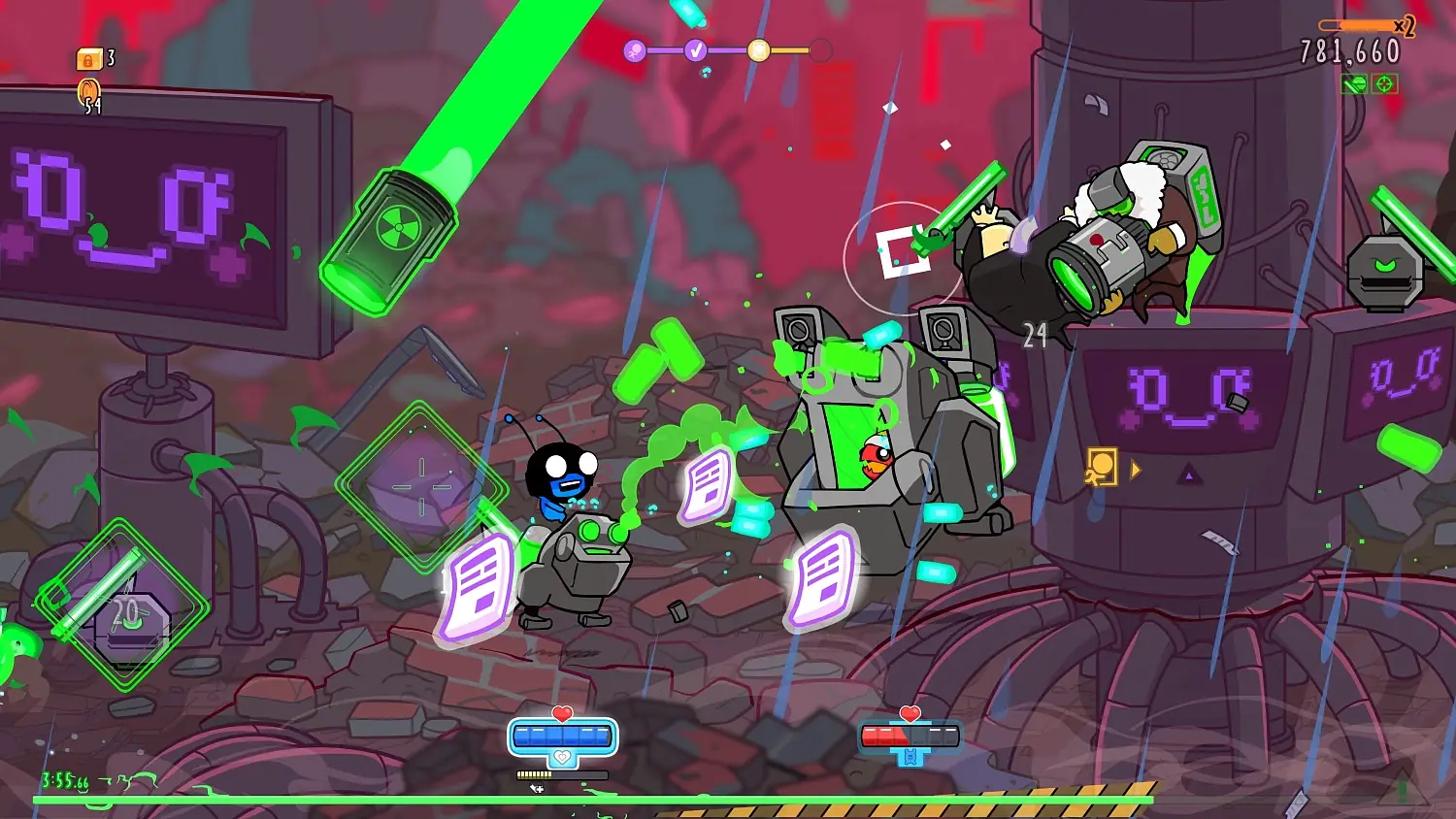Select the green target reticle icon under the score
Screen dimensions: 1456x819
click(x=1383, y=85)
